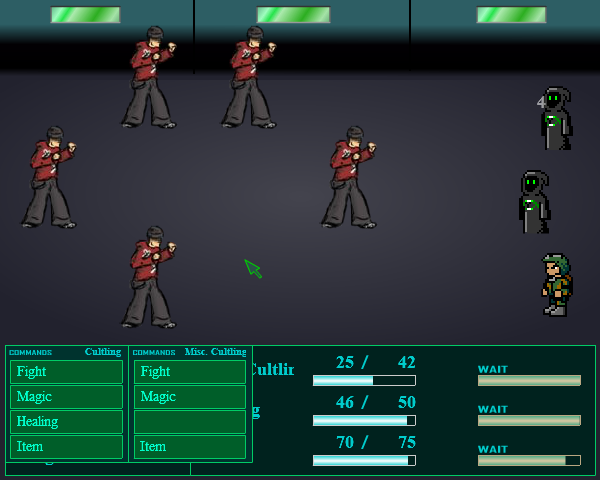
Task: Choose Fight in the Cultling commands
Action: pos(66,372)
